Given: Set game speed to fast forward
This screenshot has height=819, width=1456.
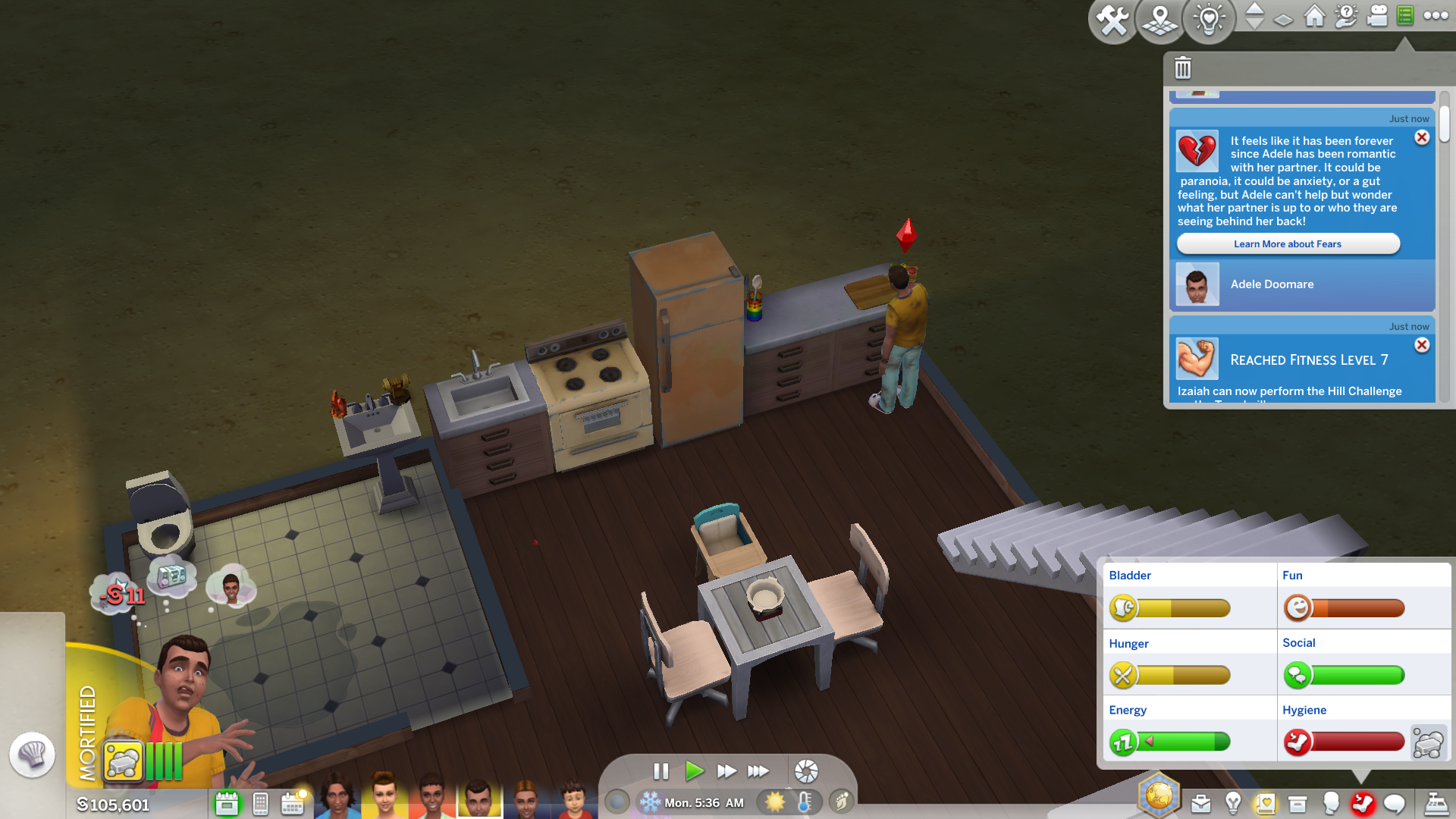Looking at the screenshot, I should point(726,771).
